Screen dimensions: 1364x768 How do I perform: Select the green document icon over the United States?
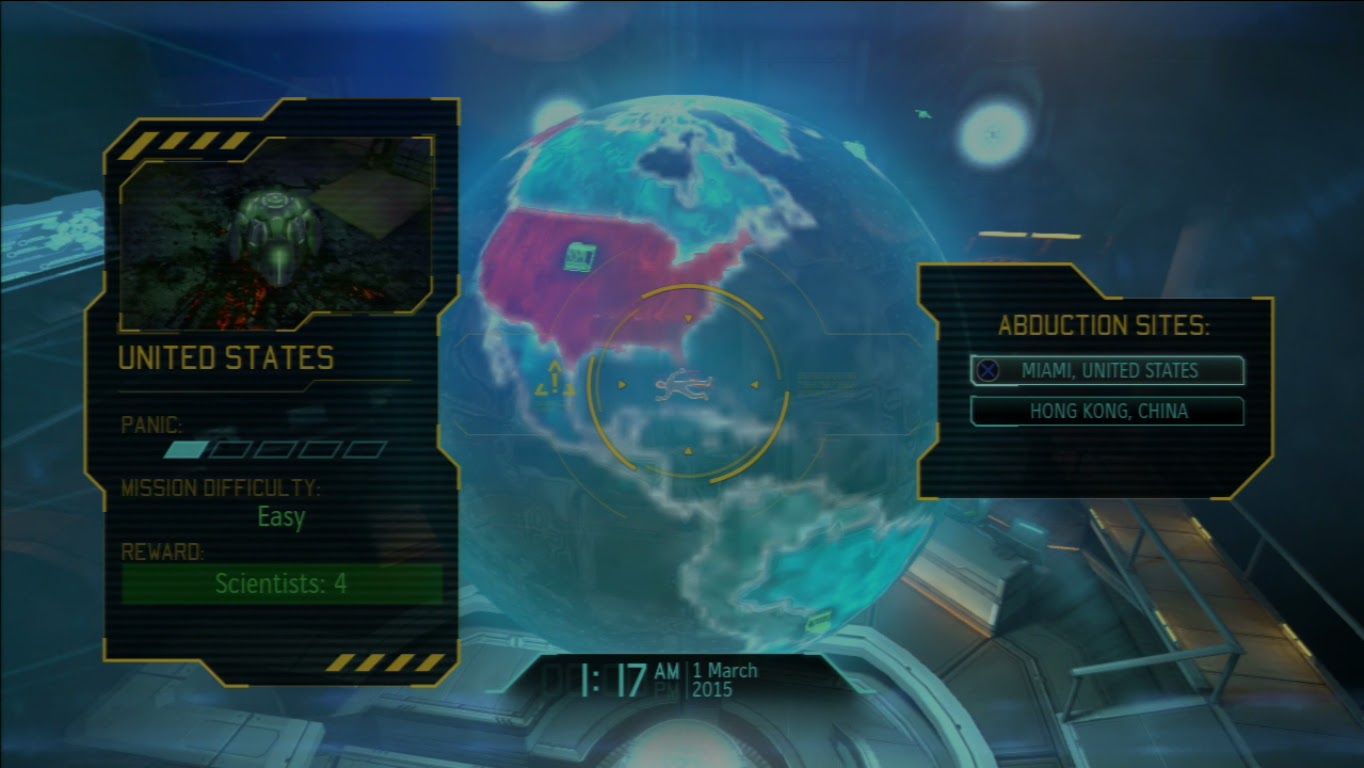577,258
